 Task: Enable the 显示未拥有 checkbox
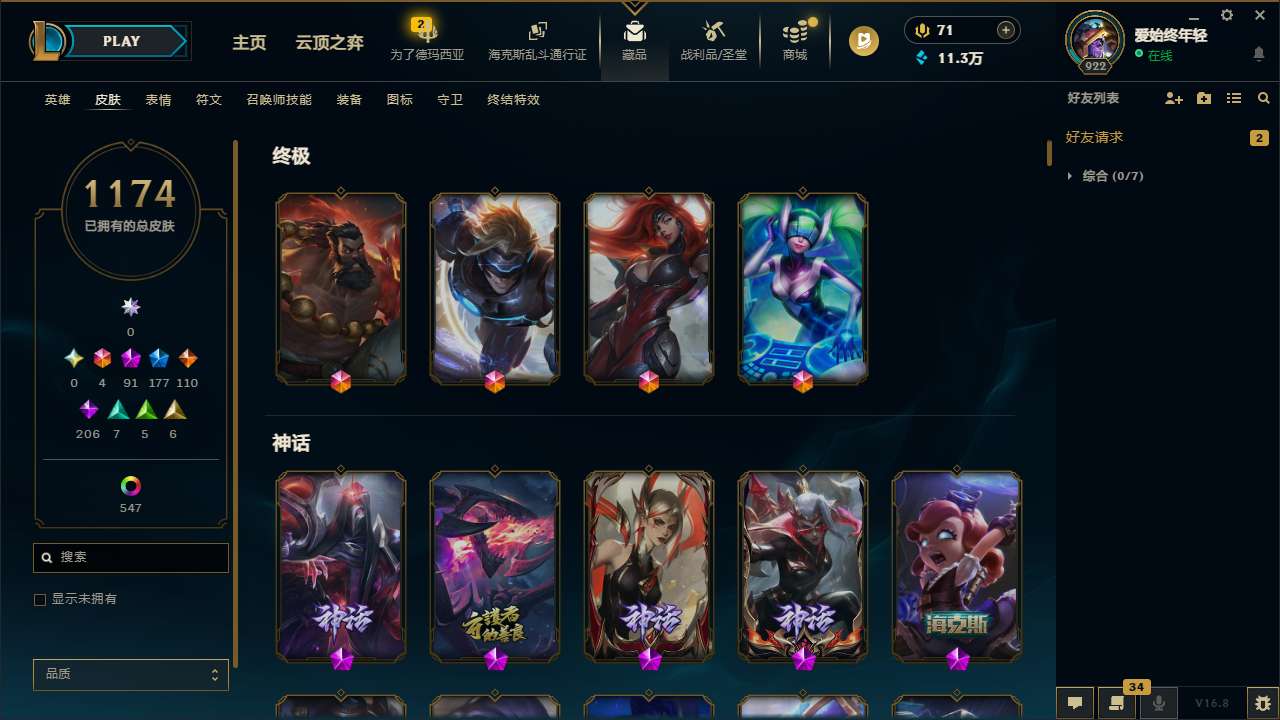(40, 599)
